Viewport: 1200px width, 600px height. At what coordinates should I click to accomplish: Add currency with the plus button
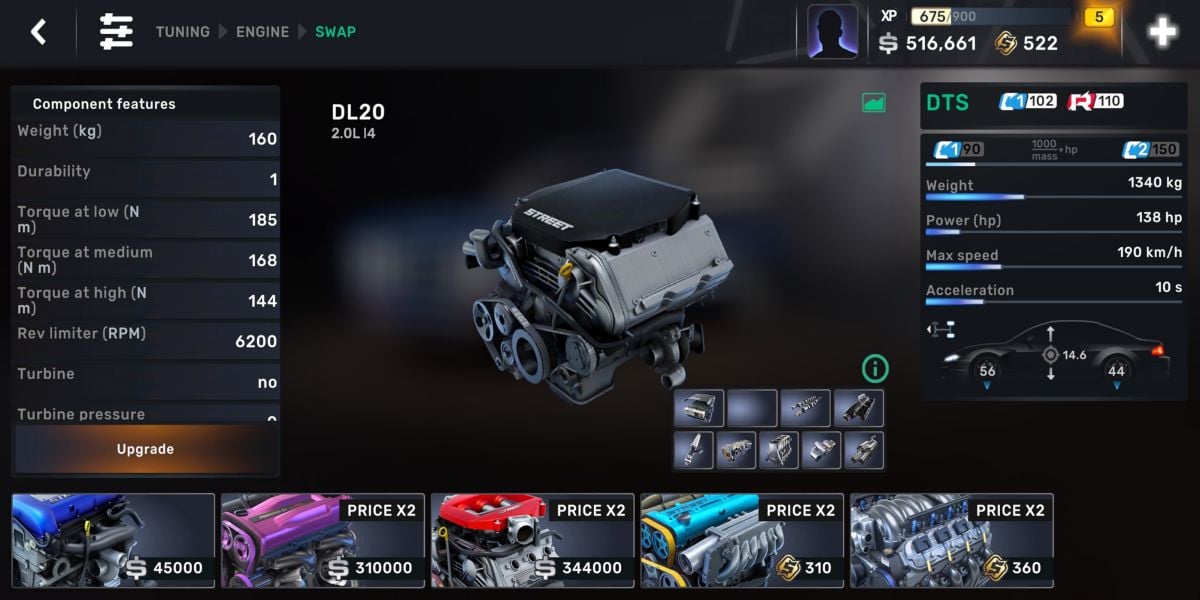(1162, 33)
